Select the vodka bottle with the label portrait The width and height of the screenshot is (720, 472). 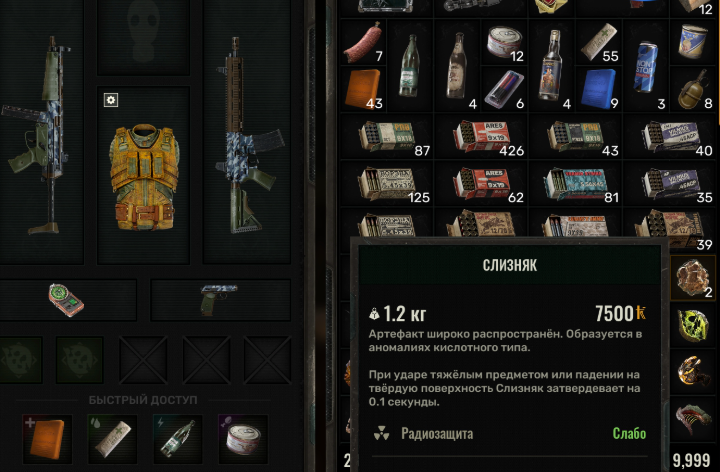(x=550, y=66)
